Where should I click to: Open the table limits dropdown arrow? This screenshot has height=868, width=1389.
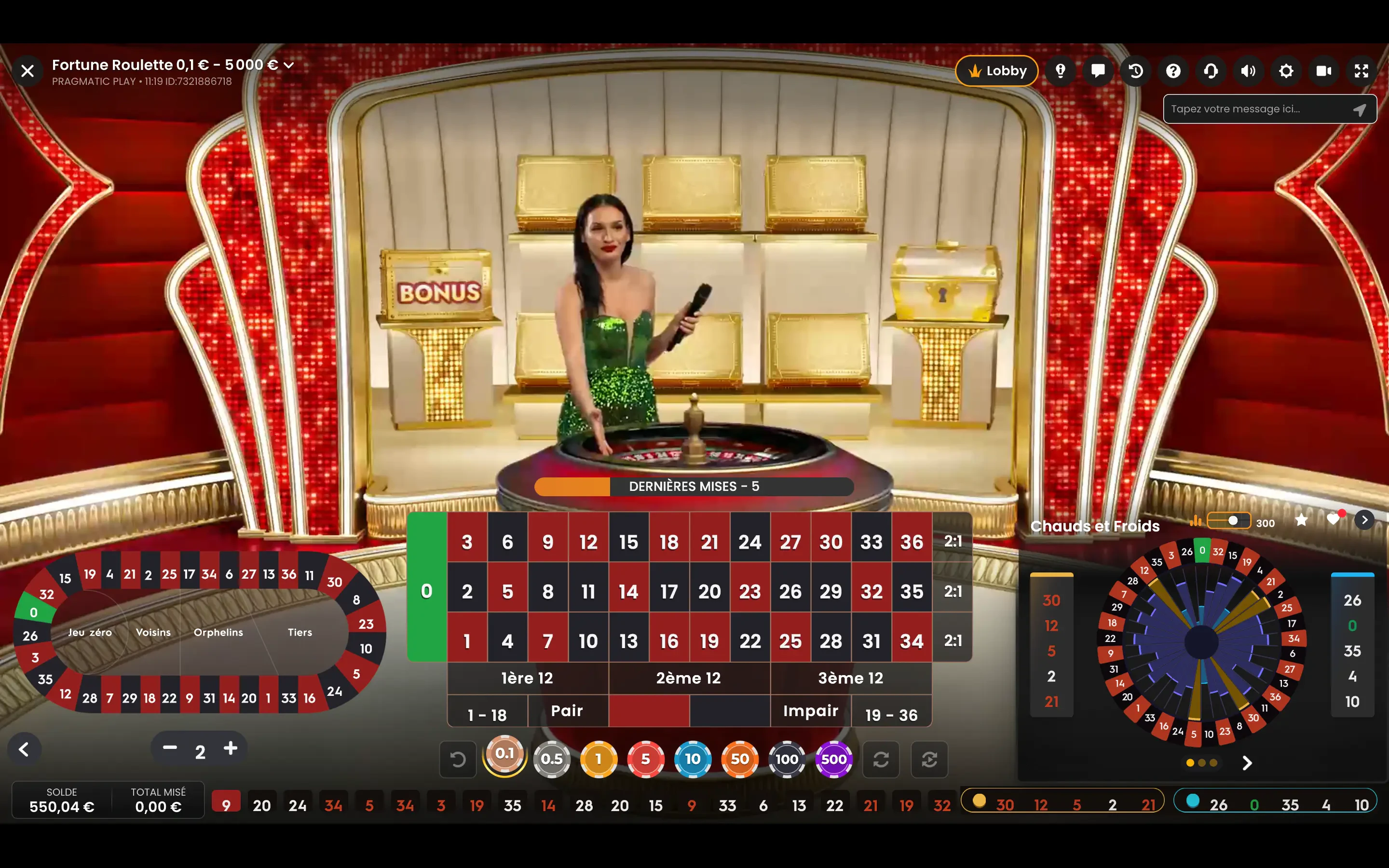pos(289,66)
